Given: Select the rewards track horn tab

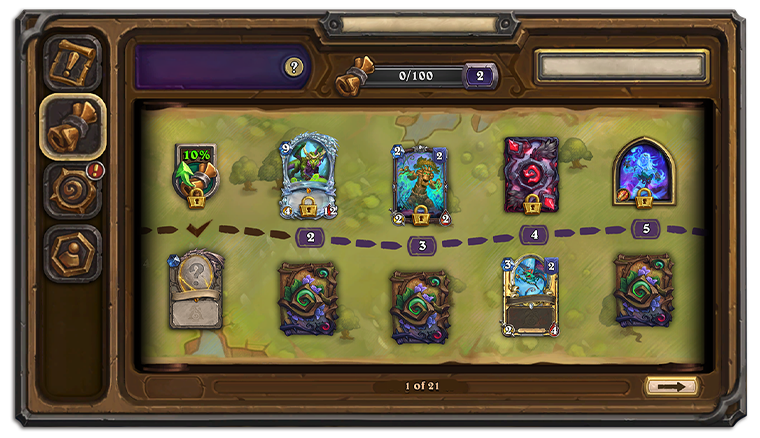Looking at the screenshot, I should (73, 126).
